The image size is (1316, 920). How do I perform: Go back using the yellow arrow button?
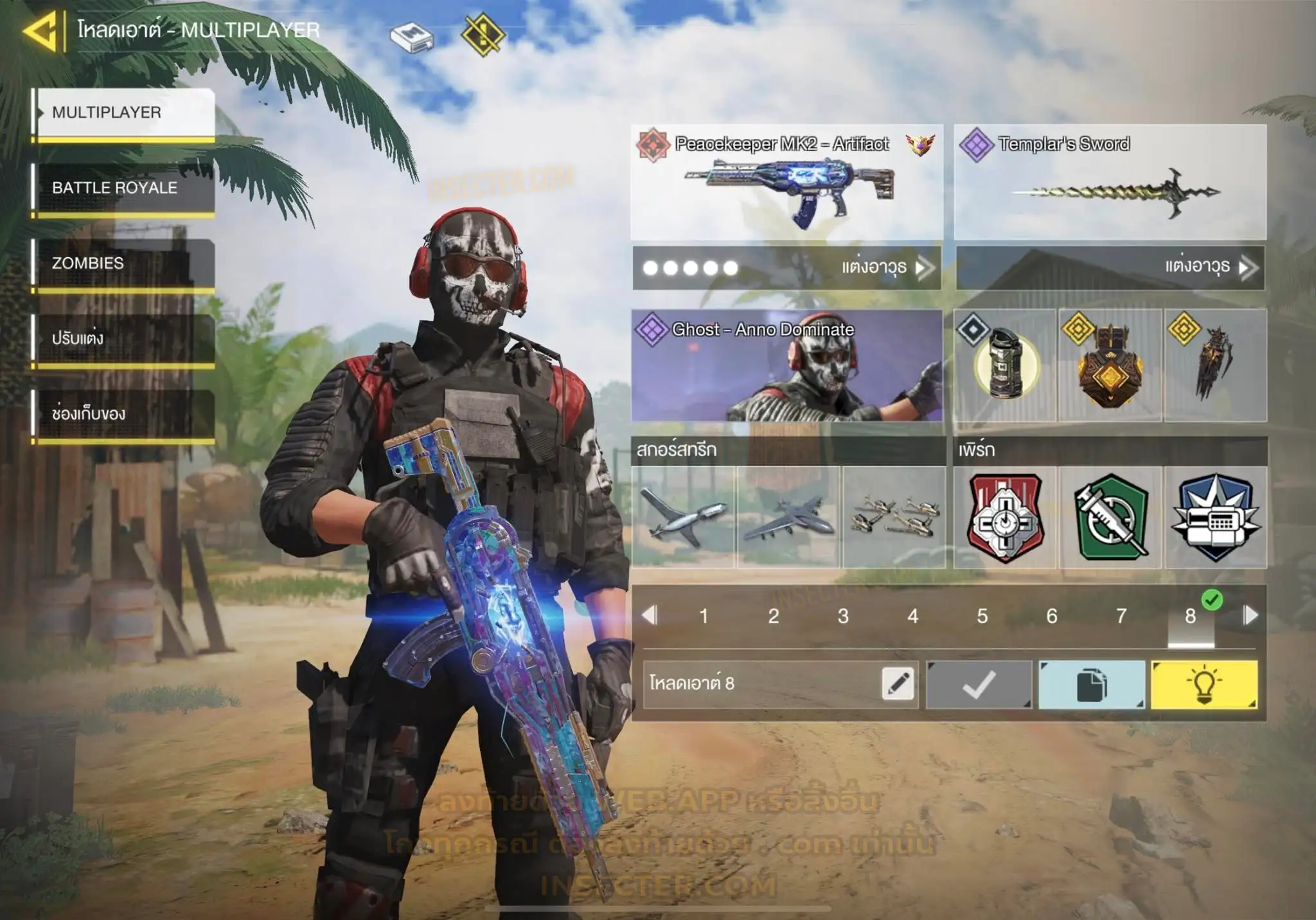(x=40, y=30)
